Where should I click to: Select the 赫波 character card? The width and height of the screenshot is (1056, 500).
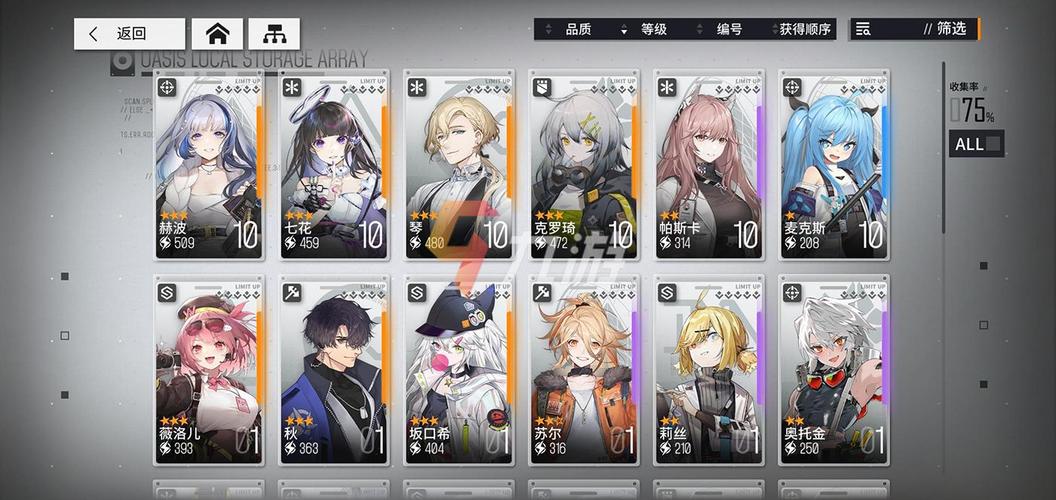pyautogui.click(x=209, y=165)
